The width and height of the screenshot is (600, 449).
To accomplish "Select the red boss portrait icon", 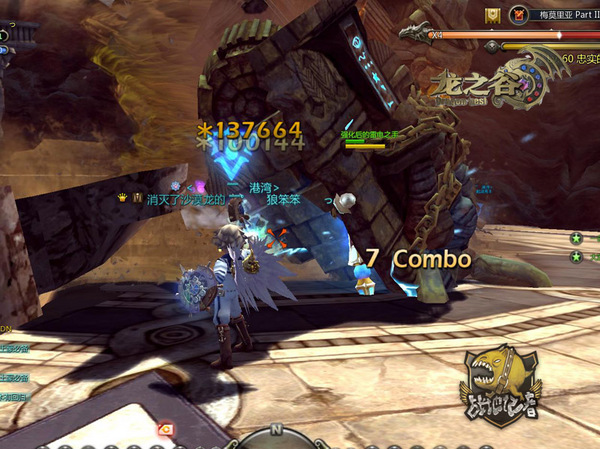I will click(518, 15).
